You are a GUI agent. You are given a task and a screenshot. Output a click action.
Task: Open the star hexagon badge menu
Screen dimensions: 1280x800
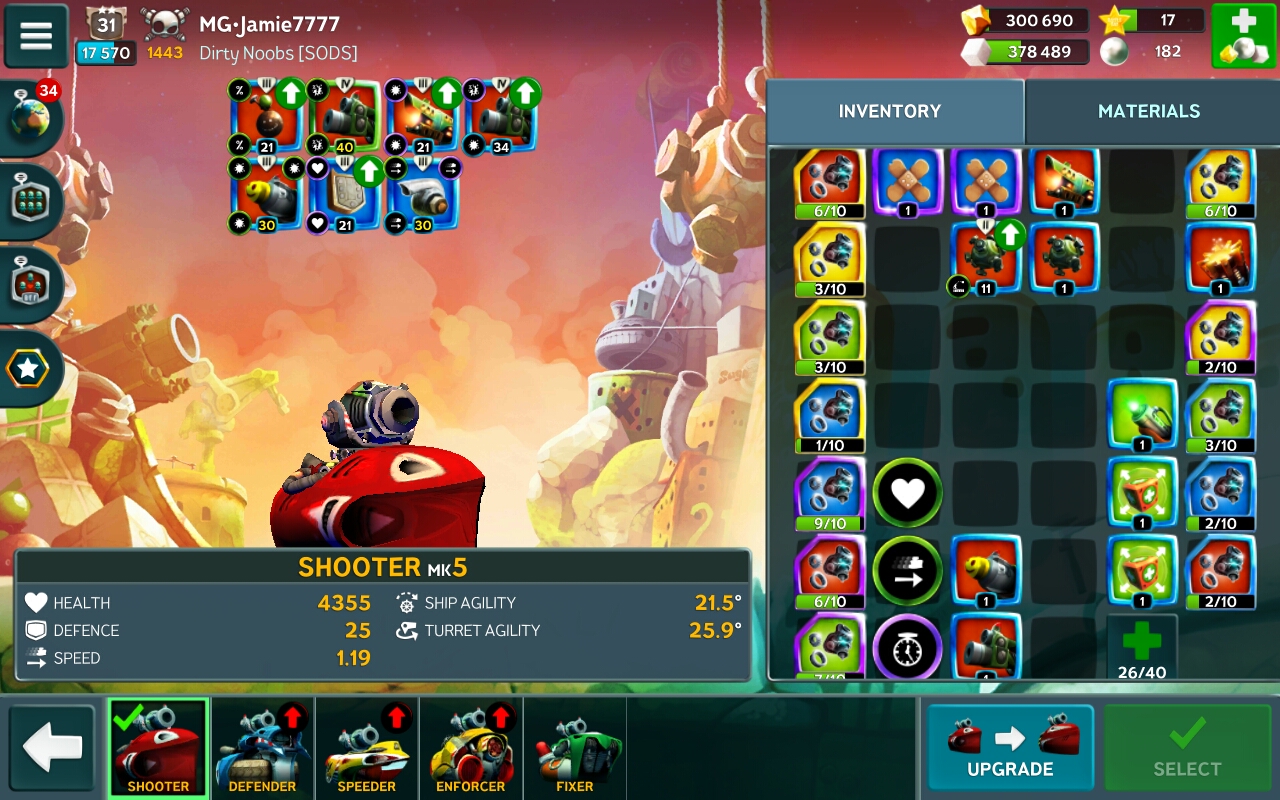coord(28,370)
